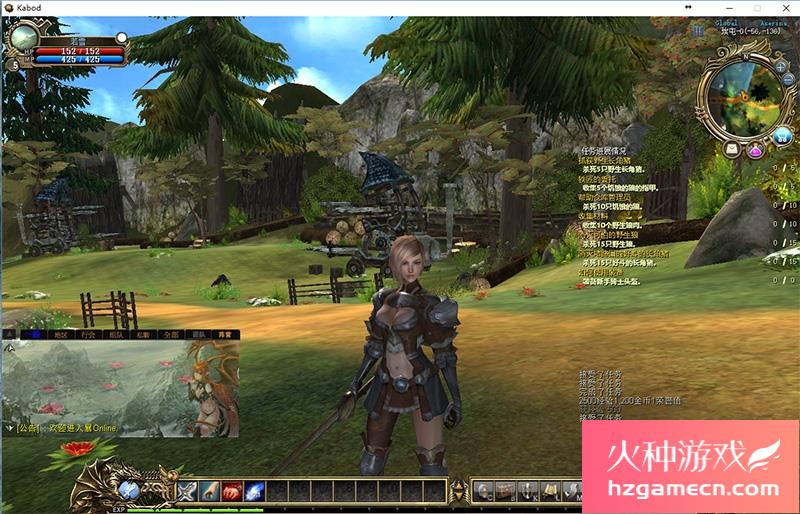Activate the blue flame skill
This screenshot has width=800, height=514.
pos(255,491)
